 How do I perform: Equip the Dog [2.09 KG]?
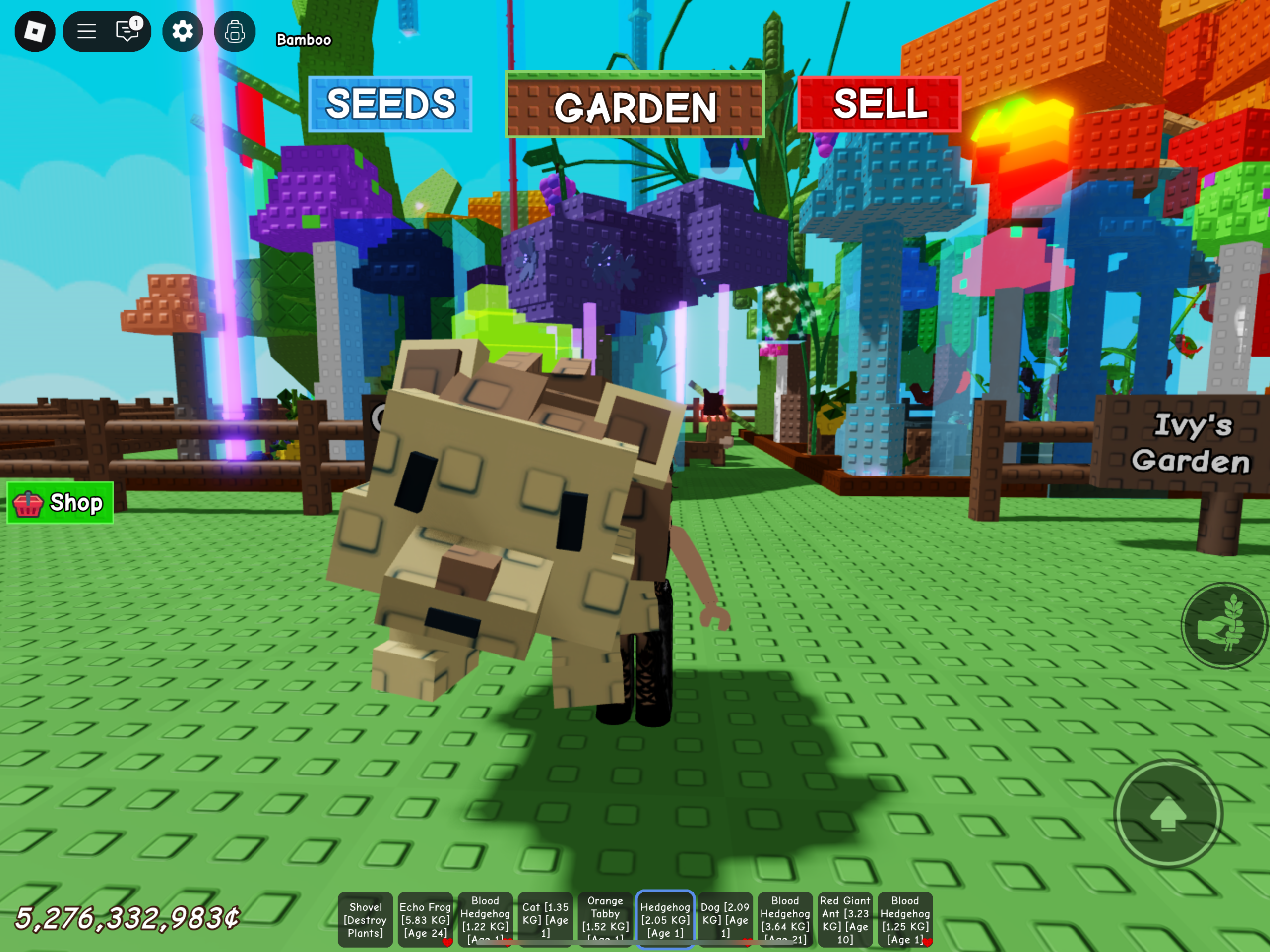(725, 918)
